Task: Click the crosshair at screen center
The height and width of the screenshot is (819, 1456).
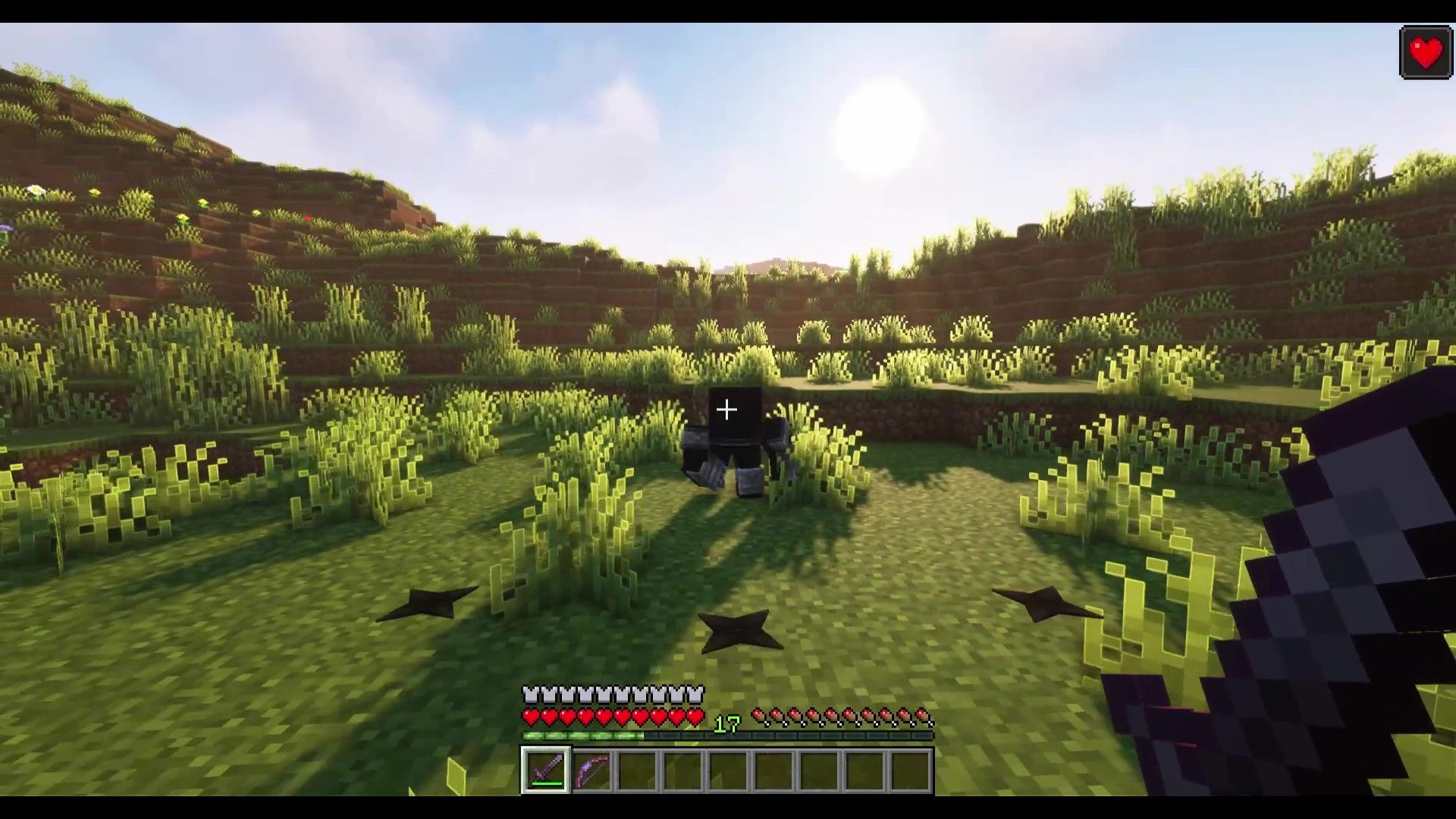Action: 728,409
